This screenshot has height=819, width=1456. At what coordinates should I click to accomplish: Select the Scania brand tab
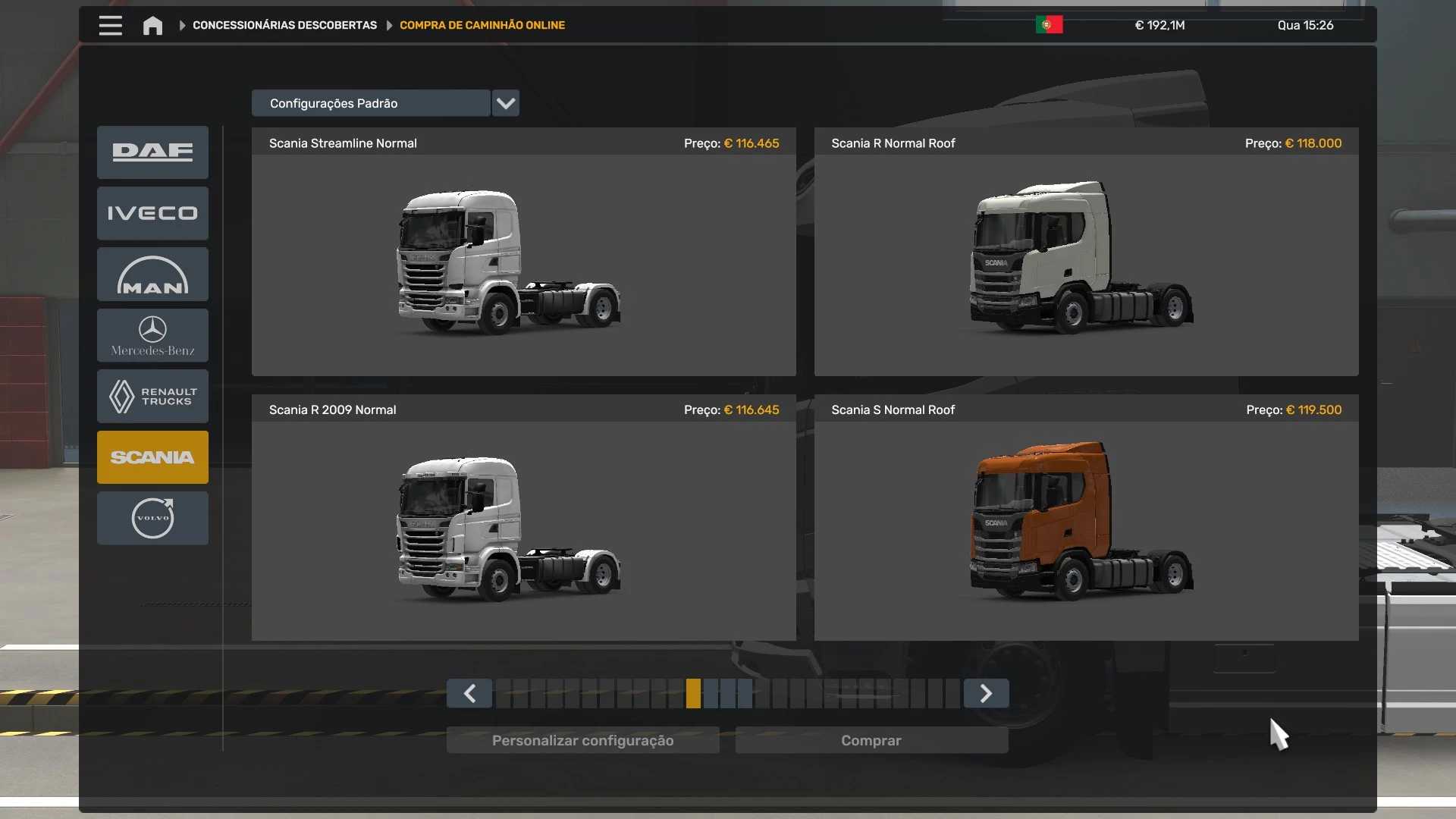click(152, 457)
